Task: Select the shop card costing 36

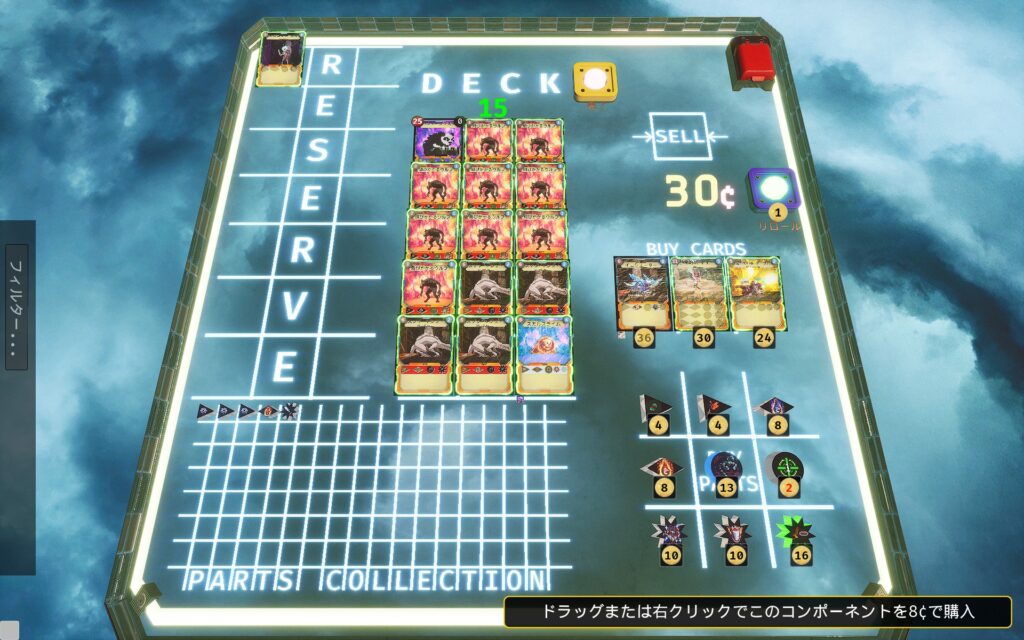Action: tap(639, 292)
